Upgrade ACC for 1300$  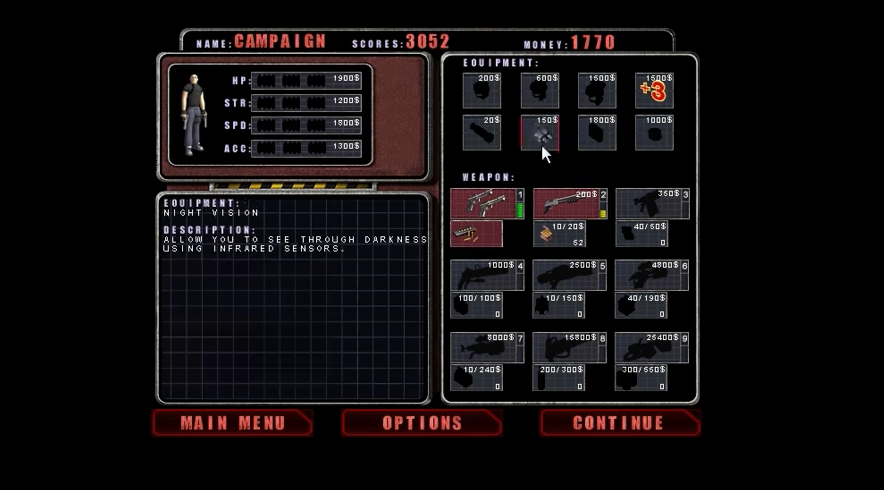point(306,148)
